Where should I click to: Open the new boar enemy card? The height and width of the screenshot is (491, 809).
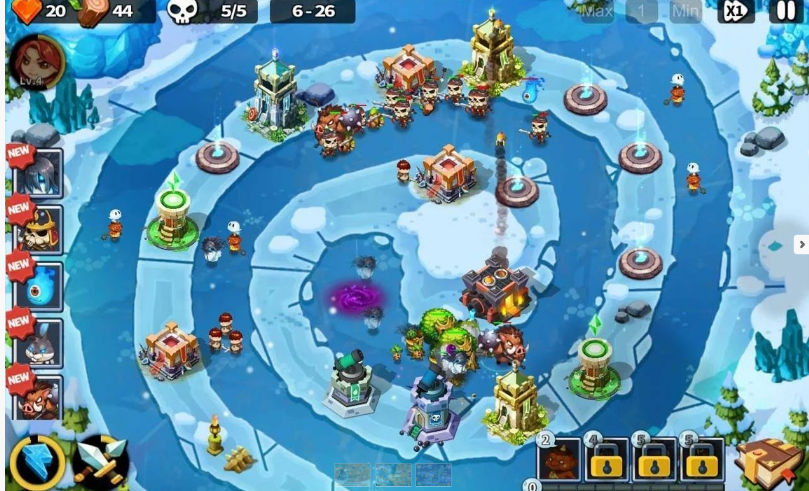coord(38,397)
